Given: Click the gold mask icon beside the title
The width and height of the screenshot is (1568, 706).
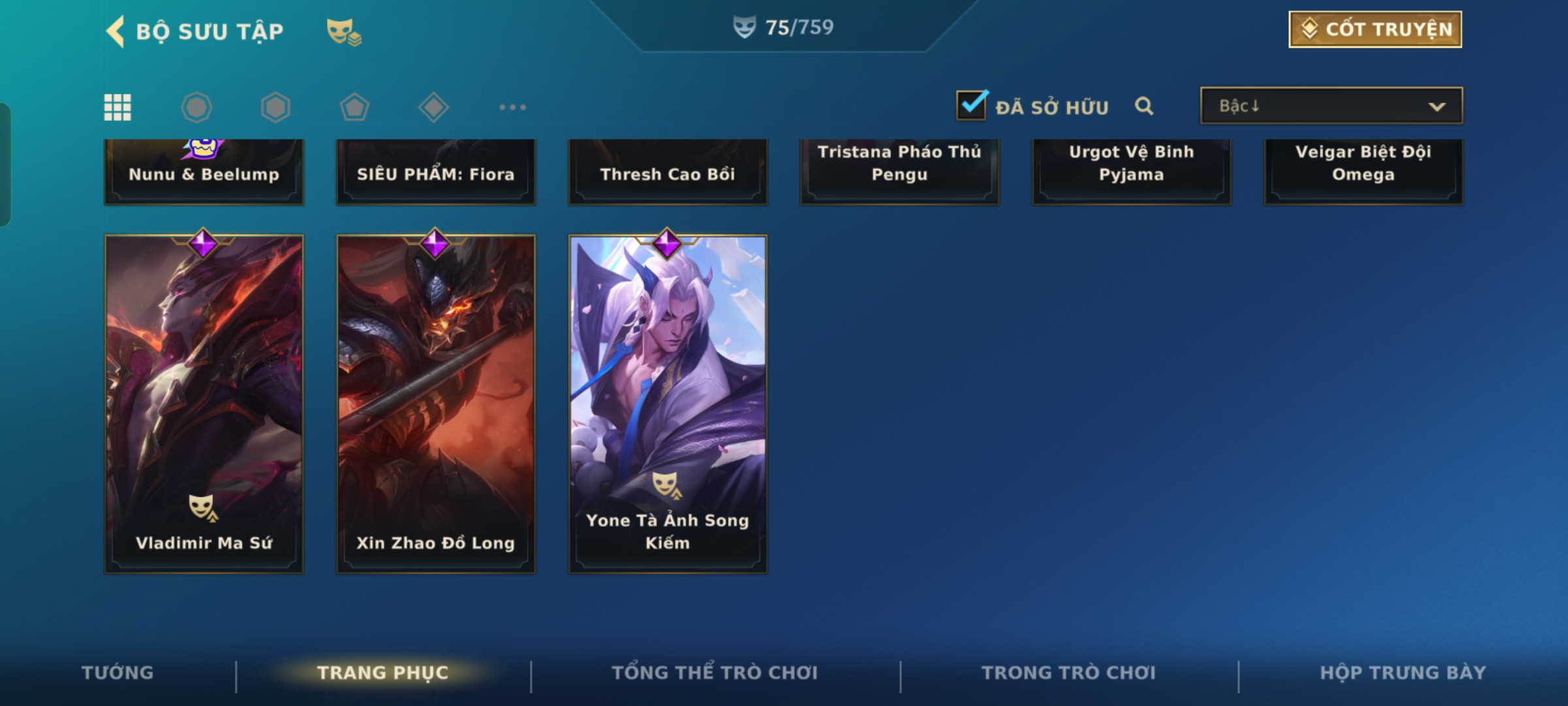Looking at the screenshot, I should coord(344,31).
